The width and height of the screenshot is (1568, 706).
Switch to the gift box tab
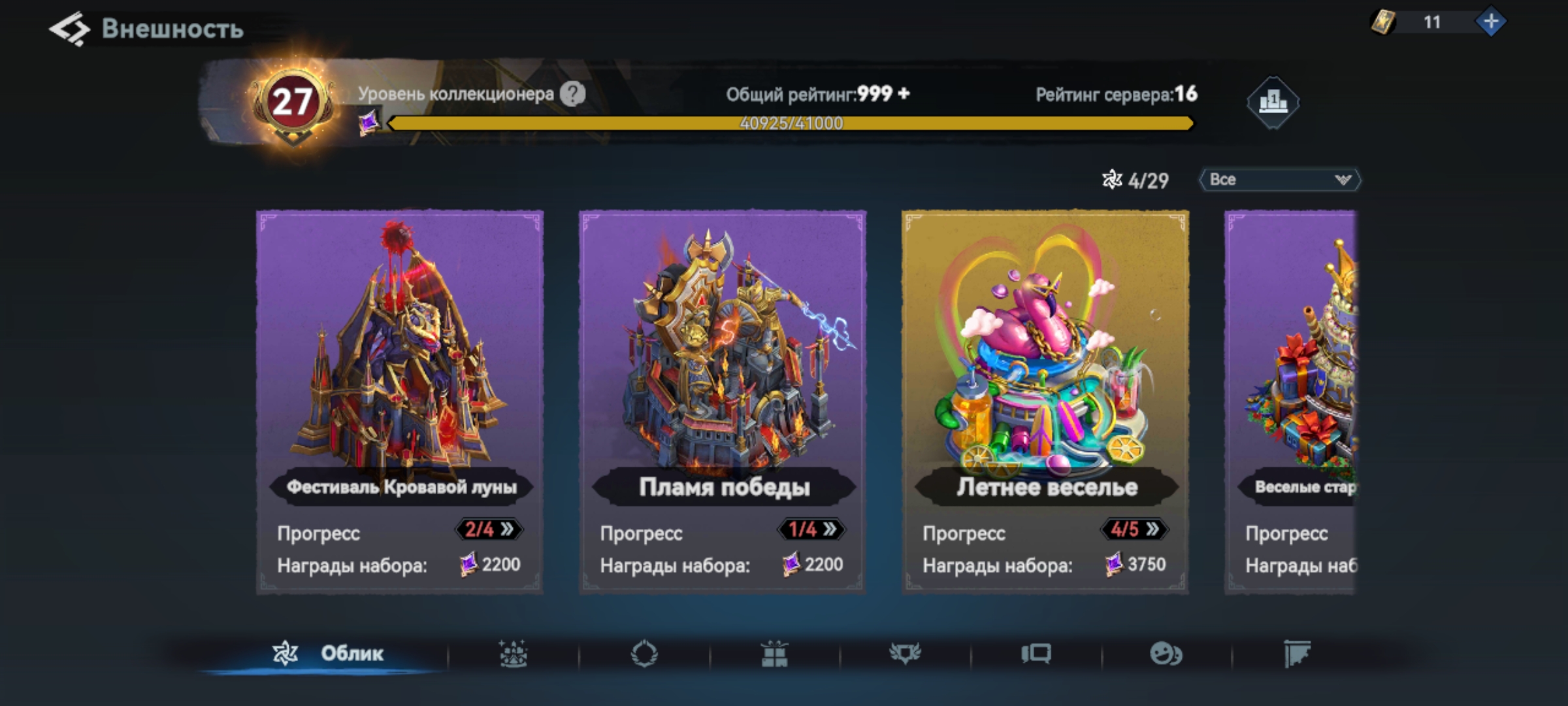(x=774, y=654)
